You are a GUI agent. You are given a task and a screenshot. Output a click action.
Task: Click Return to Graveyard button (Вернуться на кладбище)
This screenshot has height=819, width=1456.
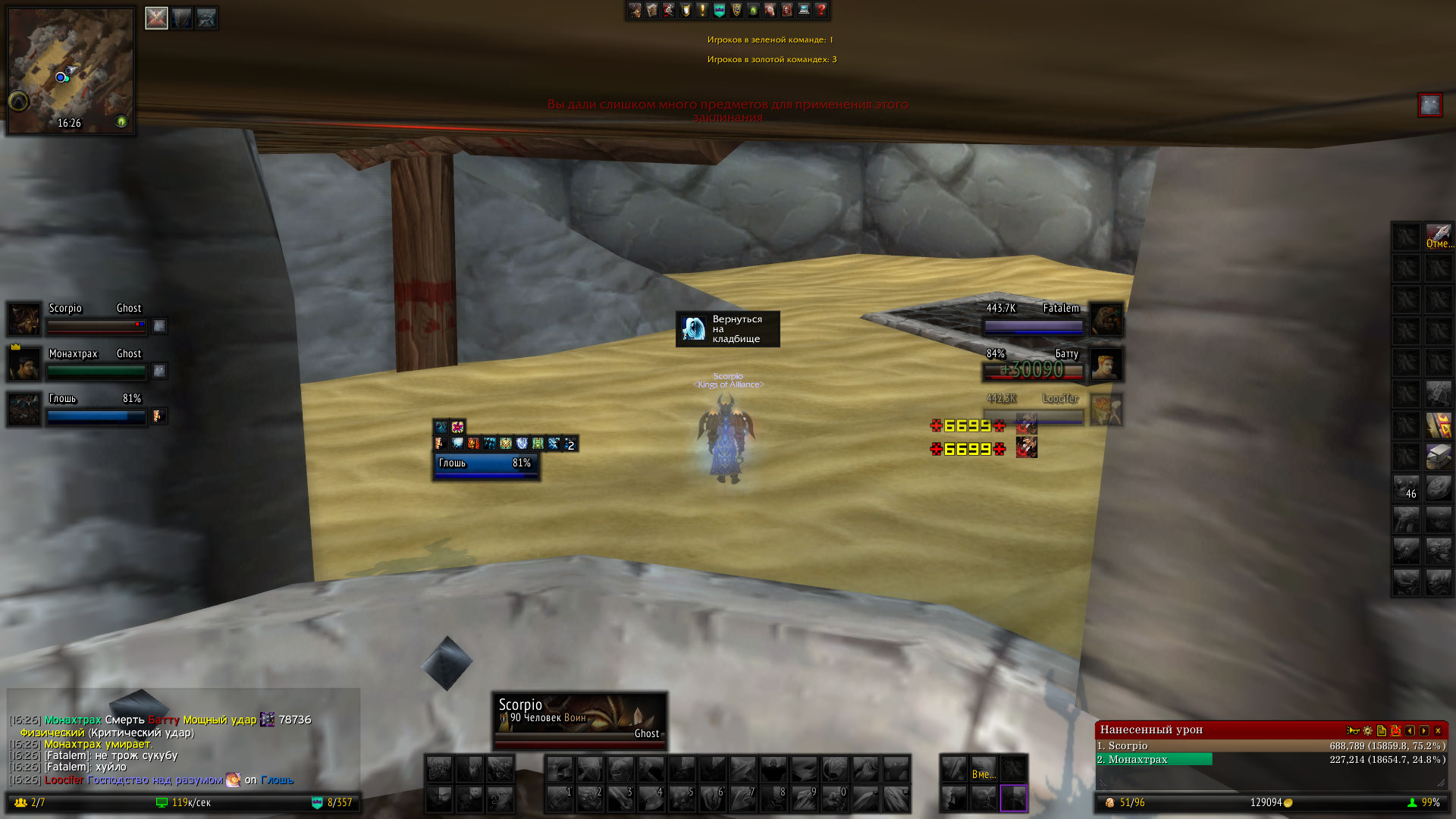click(727, 329)
